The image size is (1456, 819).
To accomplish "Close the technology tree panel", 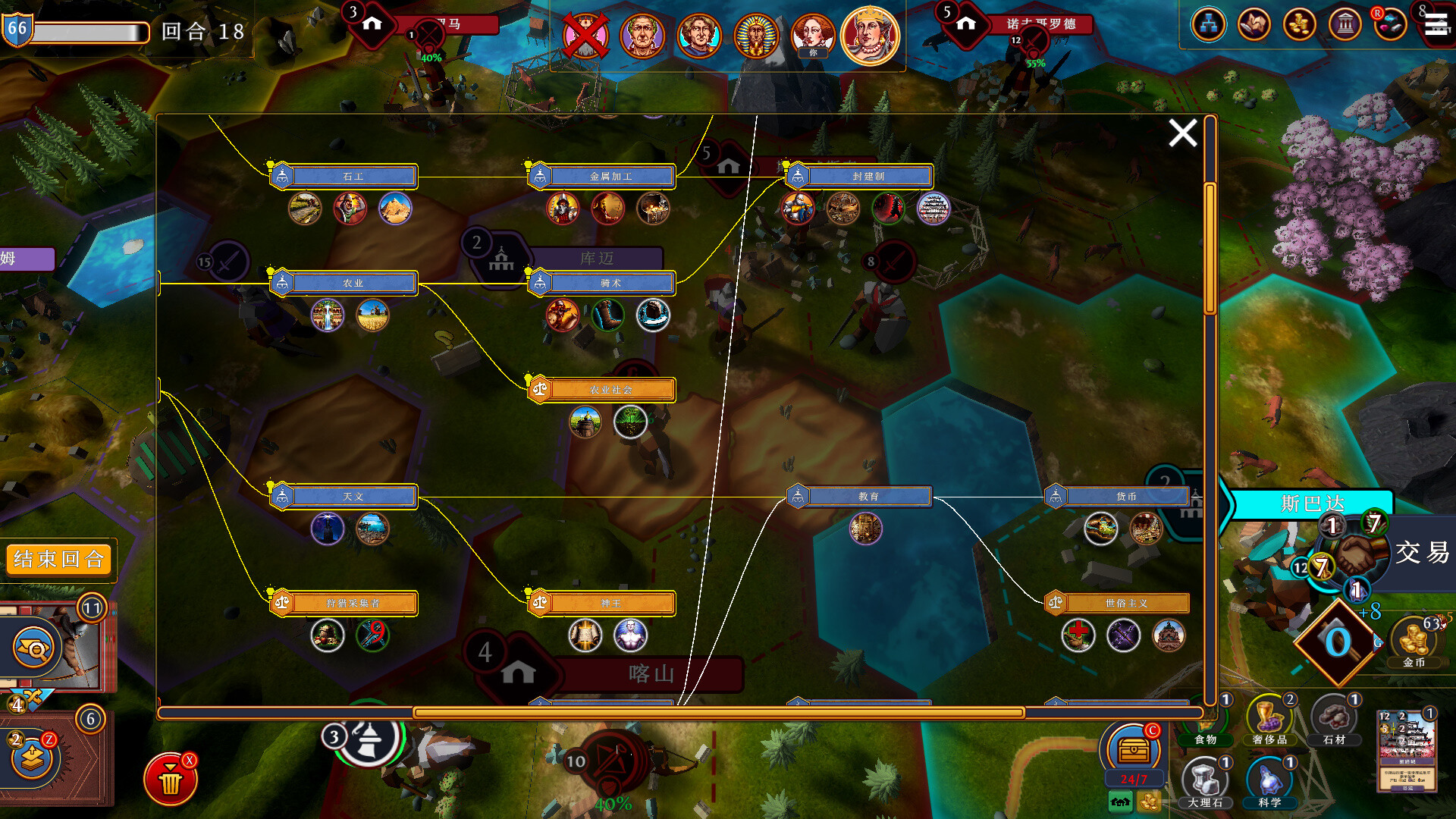I will pos(1182,133).
